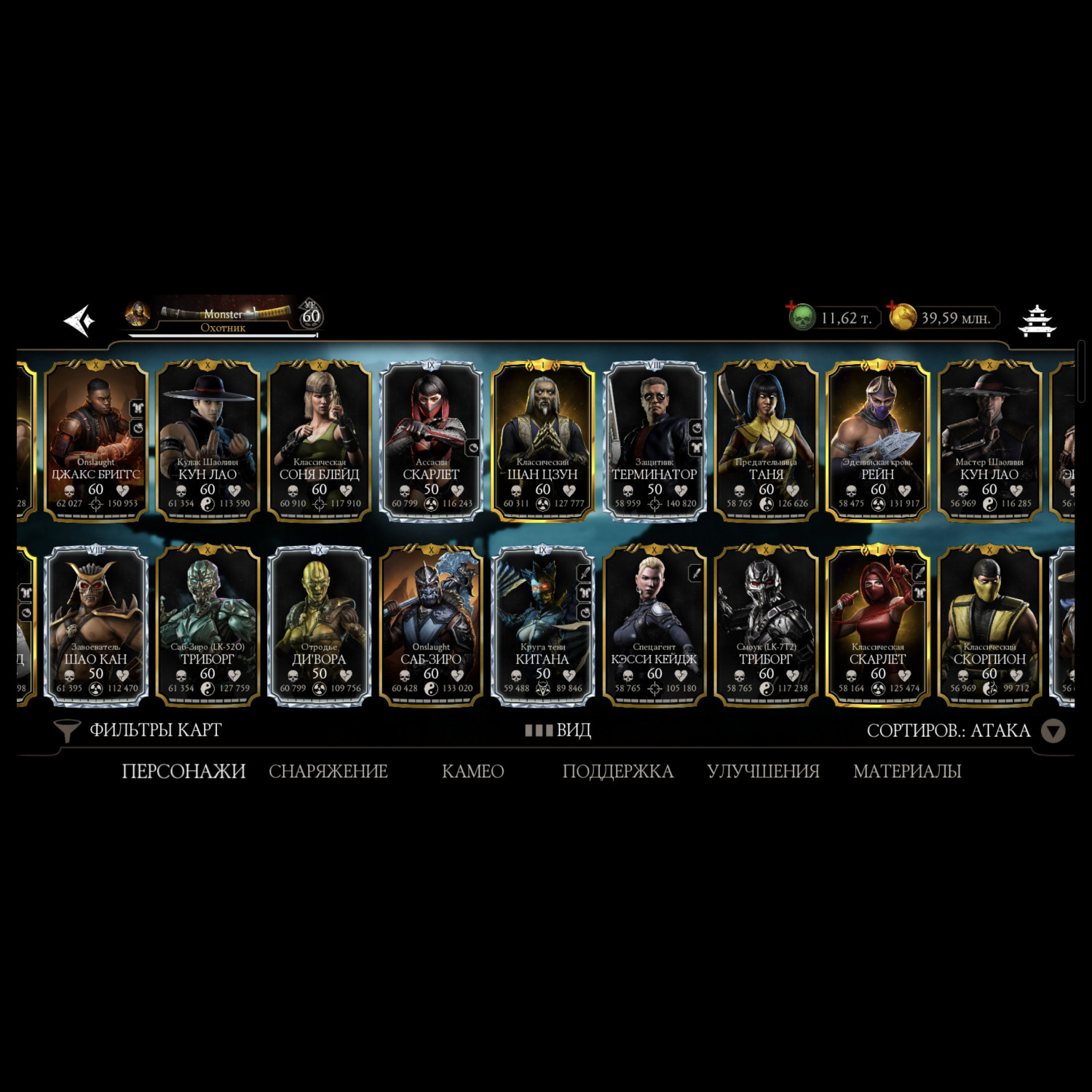
Task: Pick the Assassin Skarlet card
Action: [x=431, y=440]
